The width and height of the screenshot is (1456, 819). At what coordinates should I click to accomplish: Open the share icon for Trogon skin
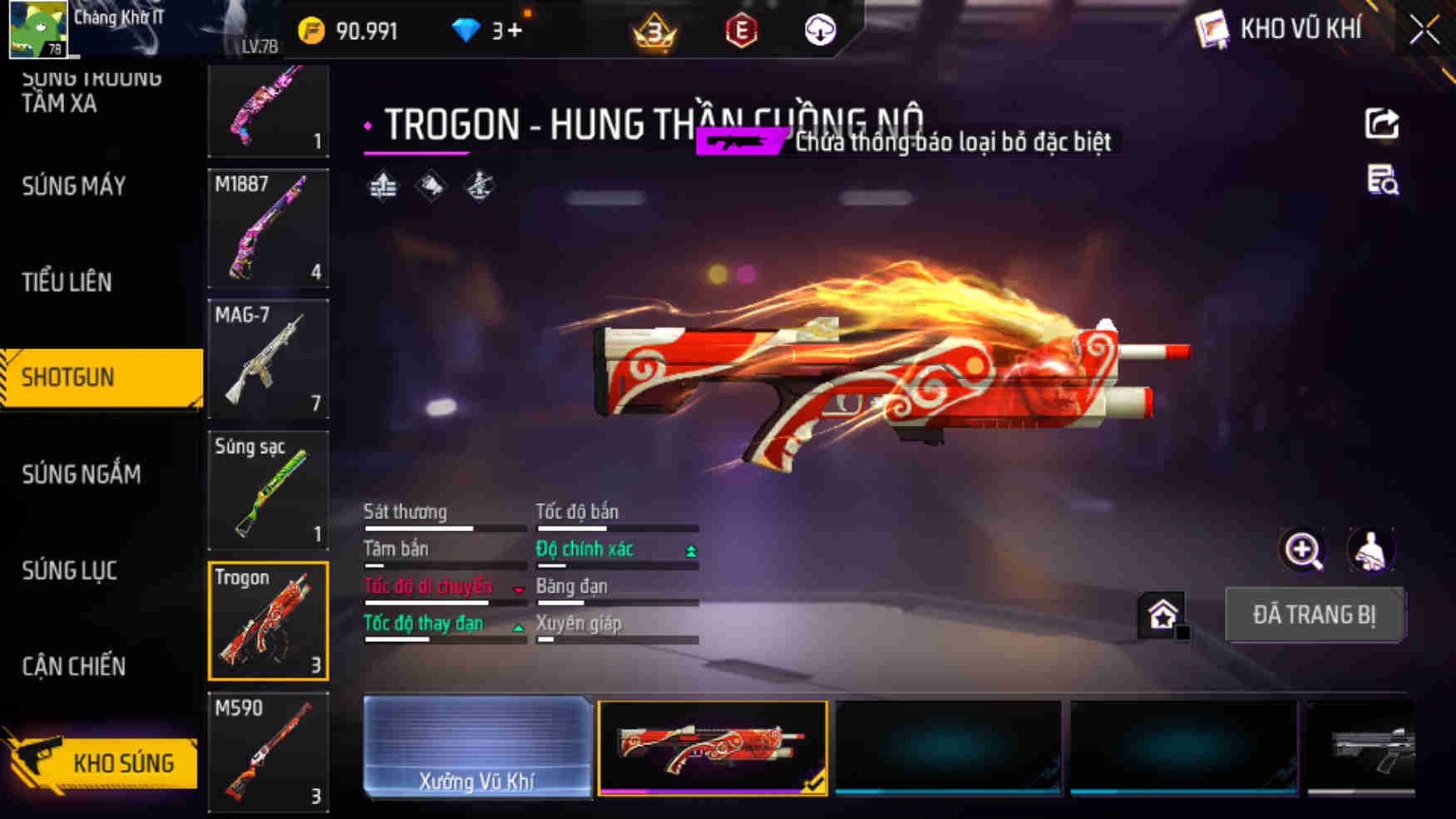pyautogui.click(x=1381, y=125)
